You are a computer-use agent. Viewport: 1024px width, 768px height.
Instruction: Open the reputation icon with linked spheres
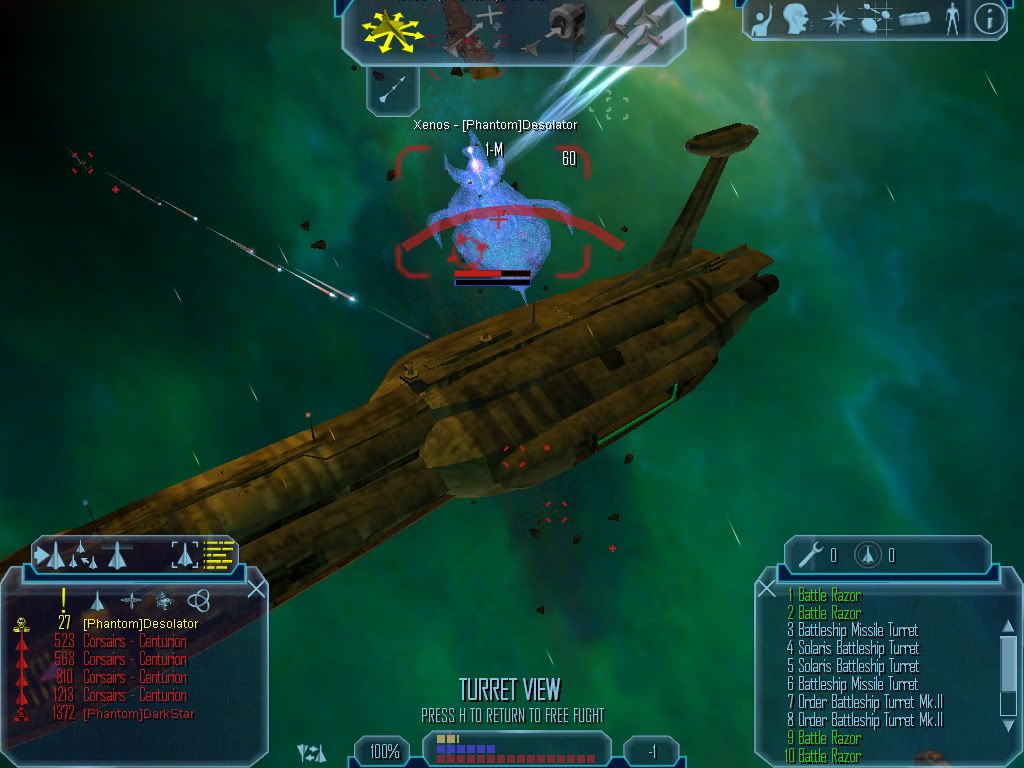coord(876,19)
